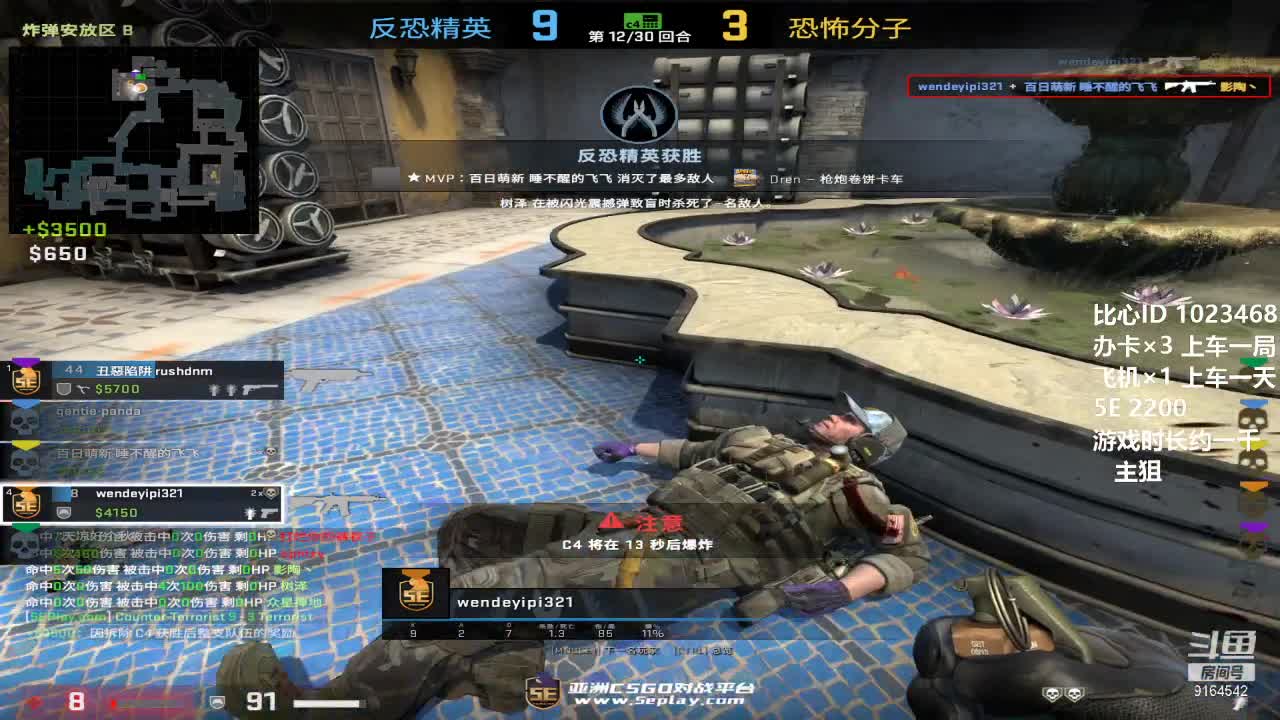Click the C4 bomb icon above the round counter
The height and width of the screenshot is (720, 1280).
(641, 20)
